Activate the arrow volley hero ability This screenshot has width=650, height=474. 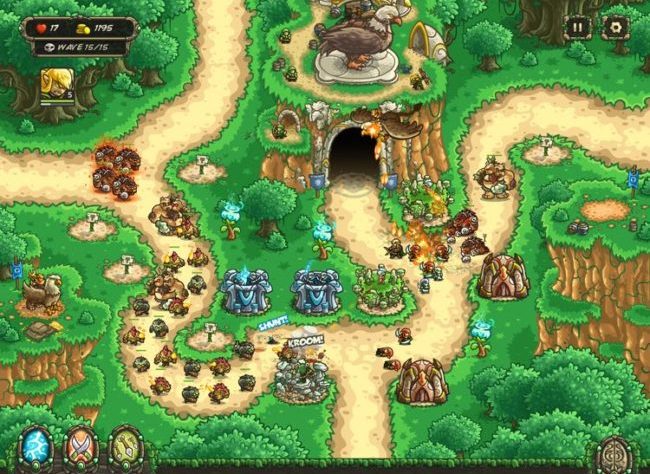click(x=124, y=447)
